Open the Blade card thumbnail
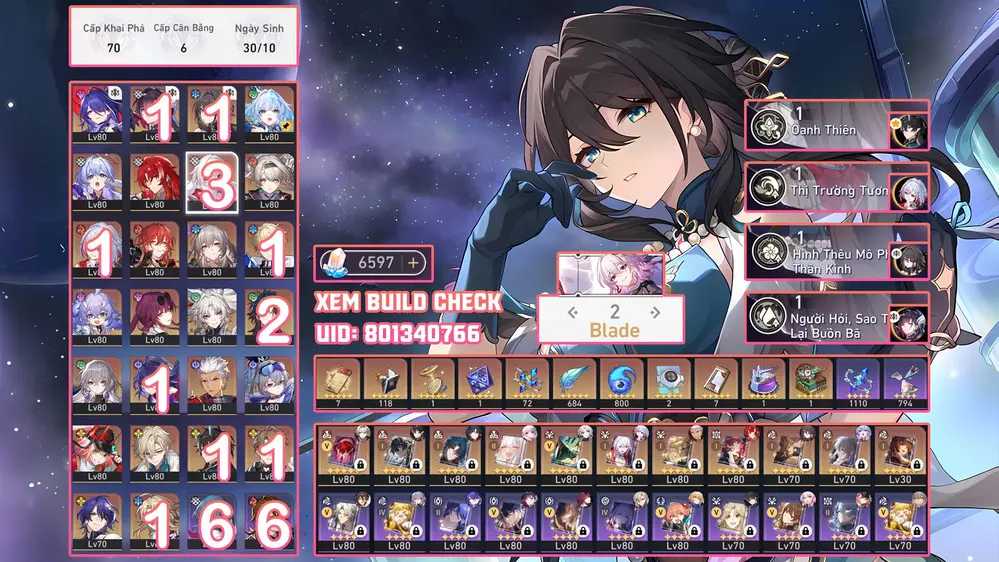The height and width of the screenshot is (562, 999). pyautogui.click(x=610, y=272)
